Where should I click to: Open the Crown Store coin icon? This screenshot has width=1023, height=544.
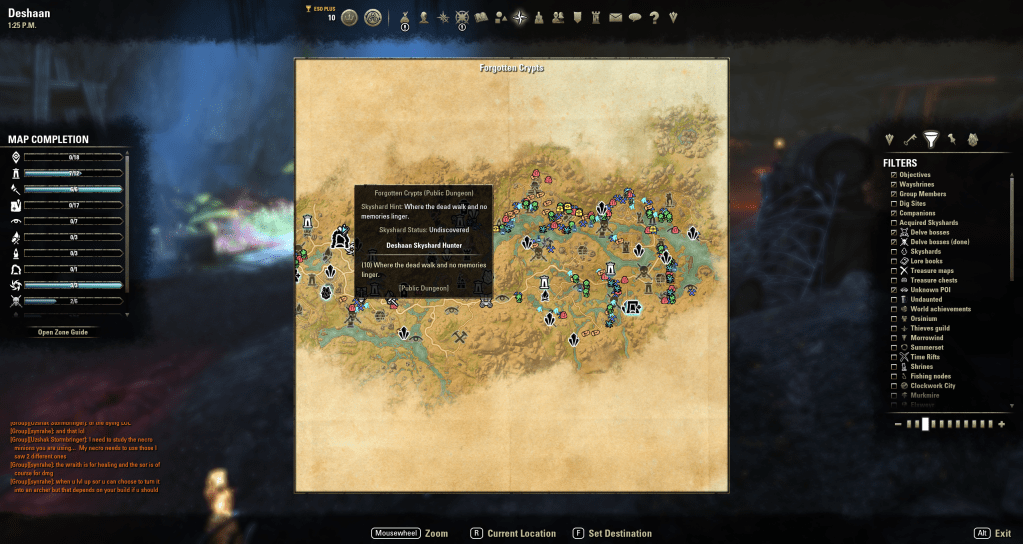tap(349, 17)
